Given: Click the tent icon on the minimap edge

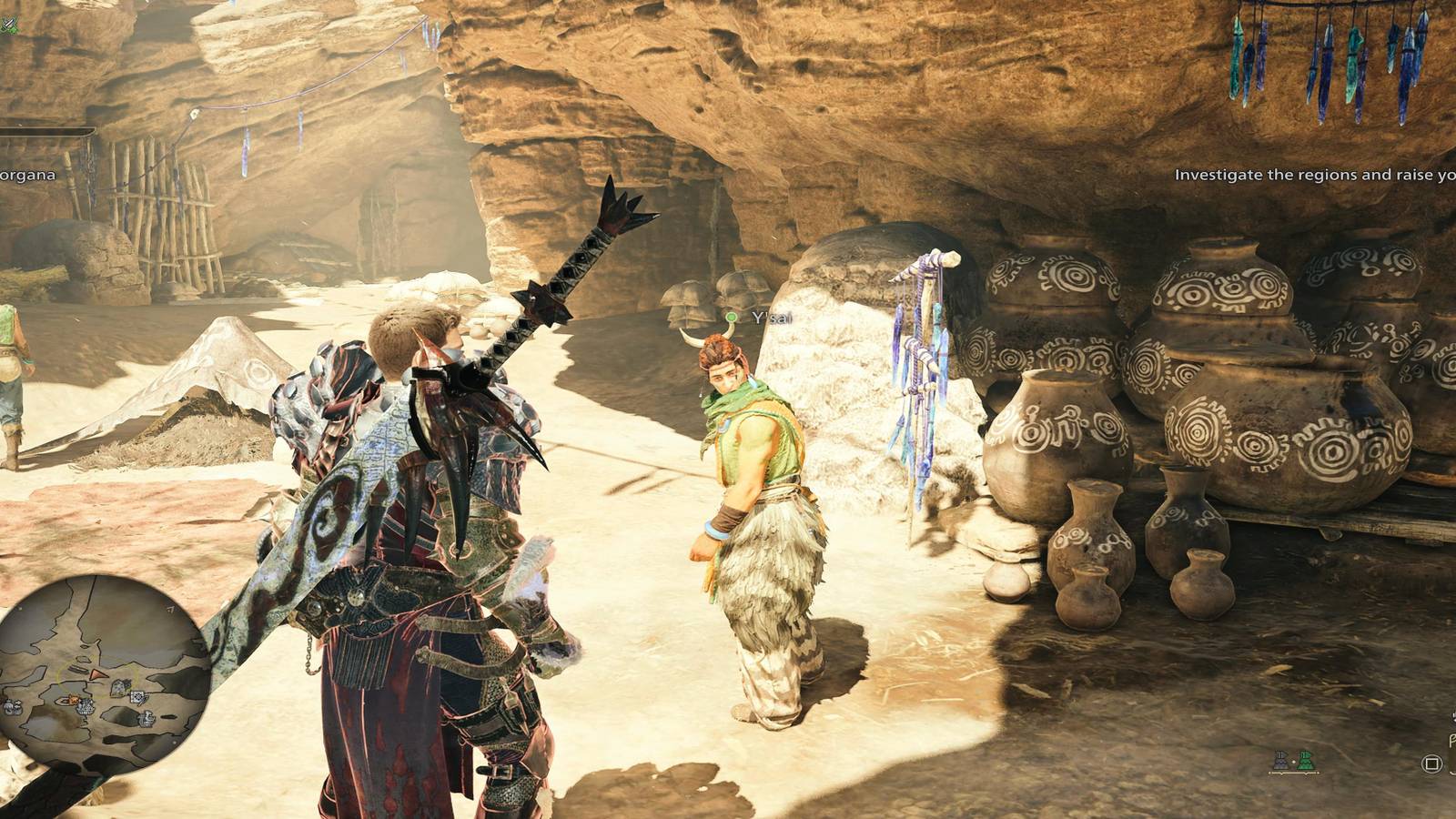Looking at the screenshot, I should coord(9,707).
